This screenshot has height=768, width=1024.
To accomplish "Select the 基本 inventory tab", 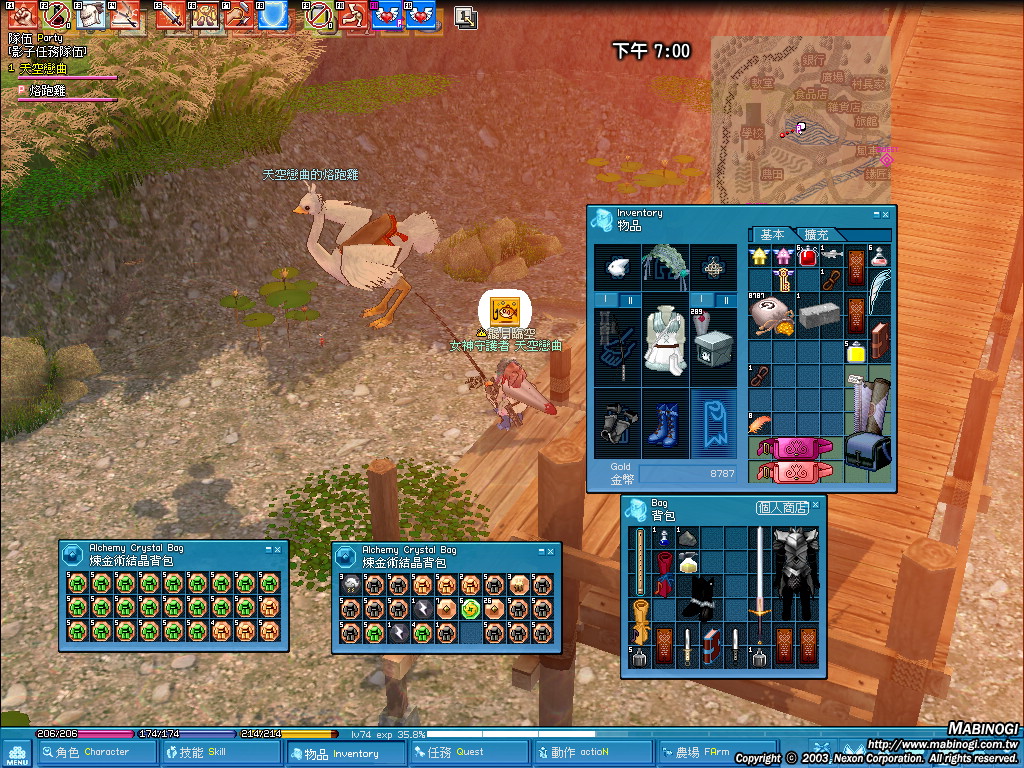I will coord(772,234).
